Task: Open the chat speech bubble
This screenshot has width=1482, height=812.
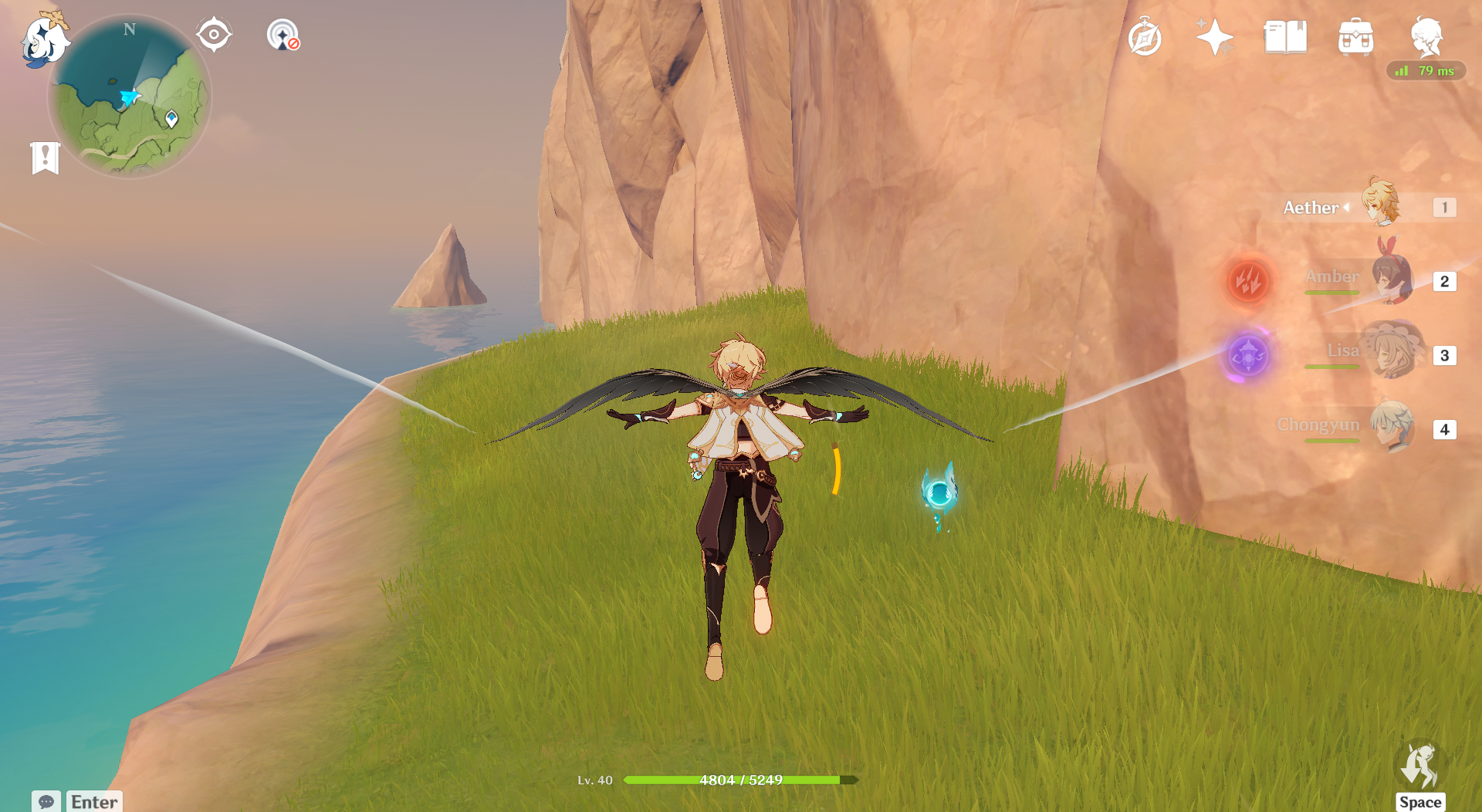Action: (46, 801)
